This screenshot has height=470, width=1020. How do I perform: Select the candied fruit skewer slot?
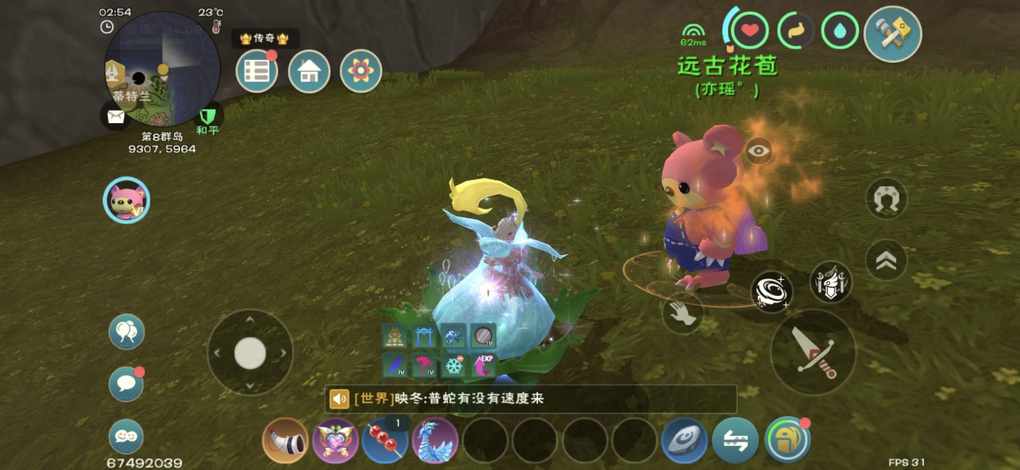point(385,440)
